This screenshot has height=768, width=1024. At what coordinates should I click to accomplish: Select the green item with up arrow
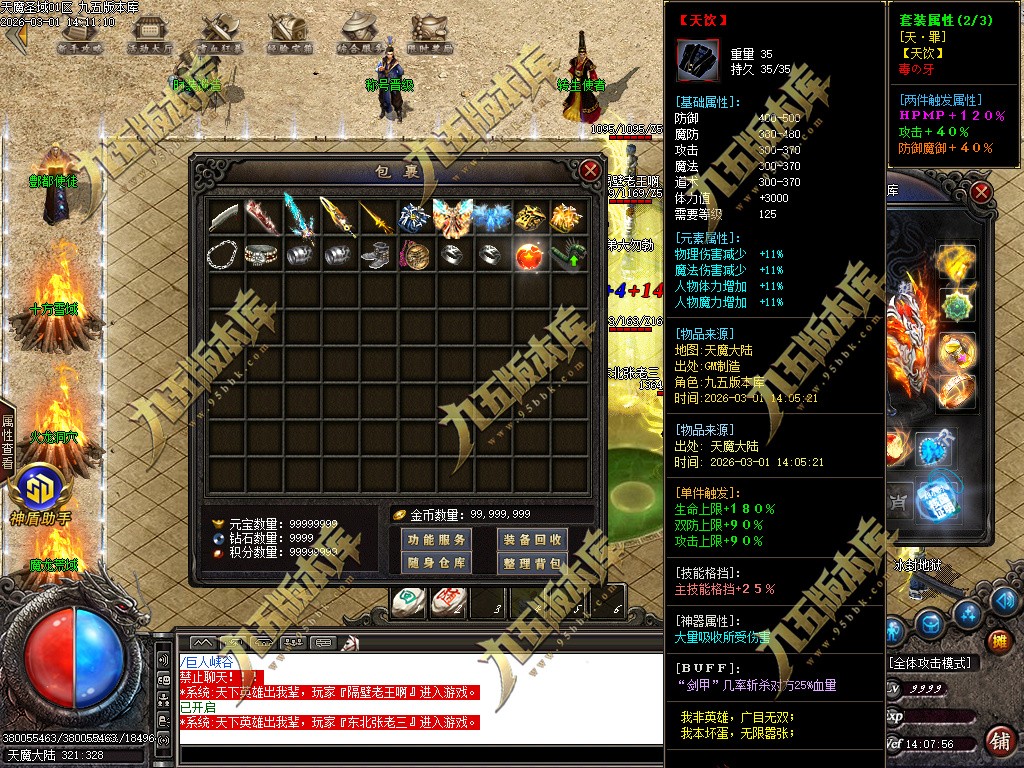(x=568, y=256)
